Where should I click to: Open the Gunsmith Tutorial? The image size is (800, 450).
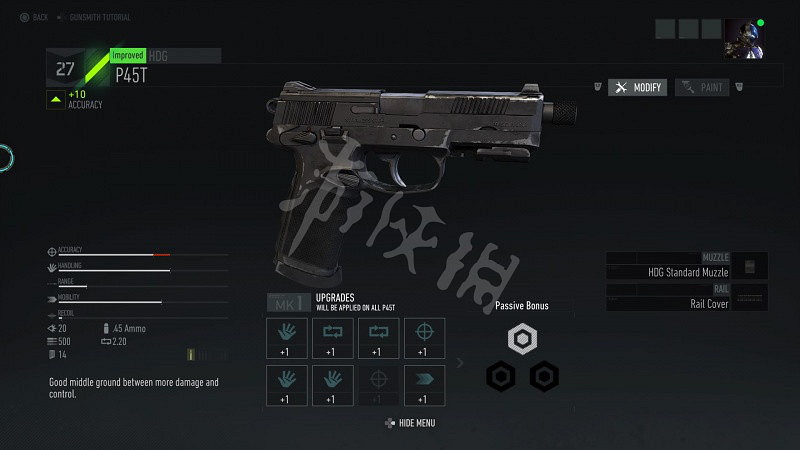point(102,17)
